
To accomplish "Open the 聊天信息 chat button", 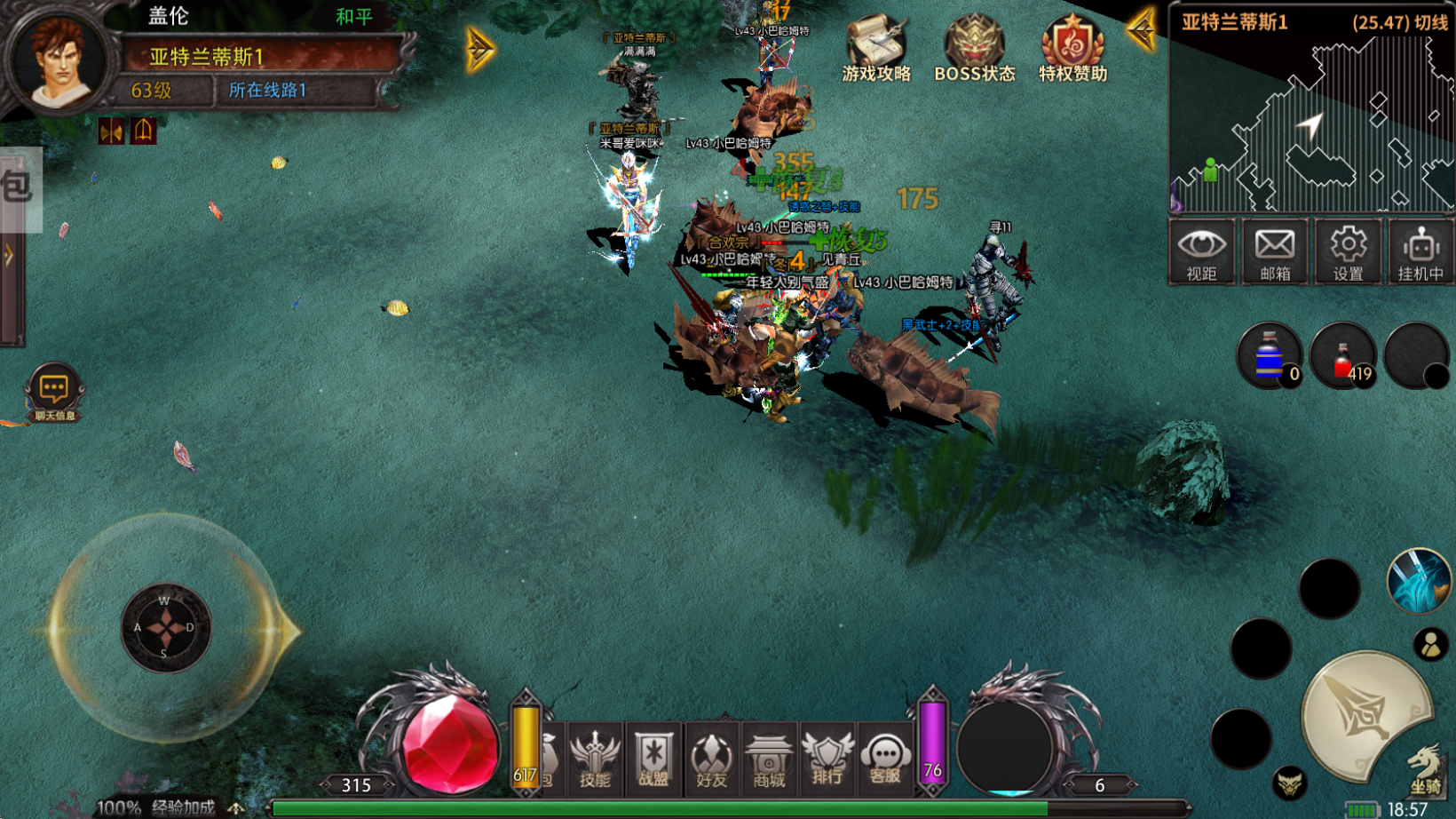I will click(x=54, y=393).
